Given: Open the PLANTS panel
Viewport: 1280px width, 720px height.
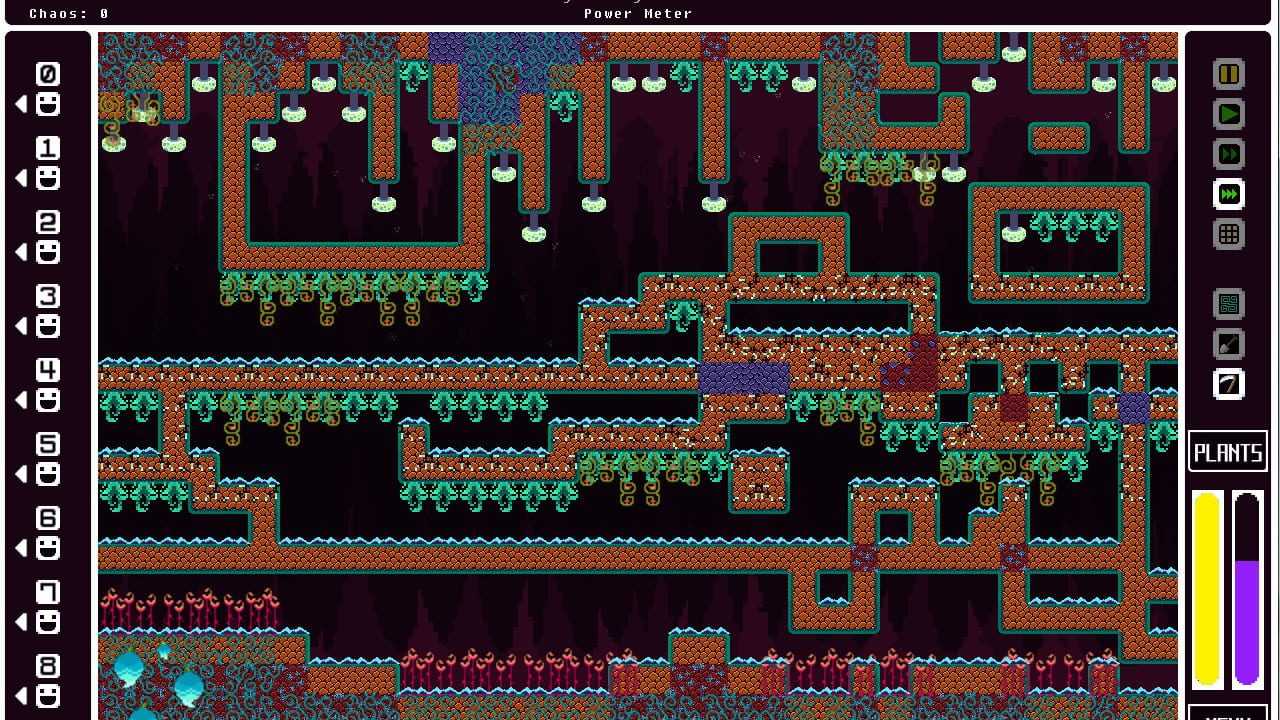Looking at the screenshot, I should pyautogui.click(x=1228, y=453).
